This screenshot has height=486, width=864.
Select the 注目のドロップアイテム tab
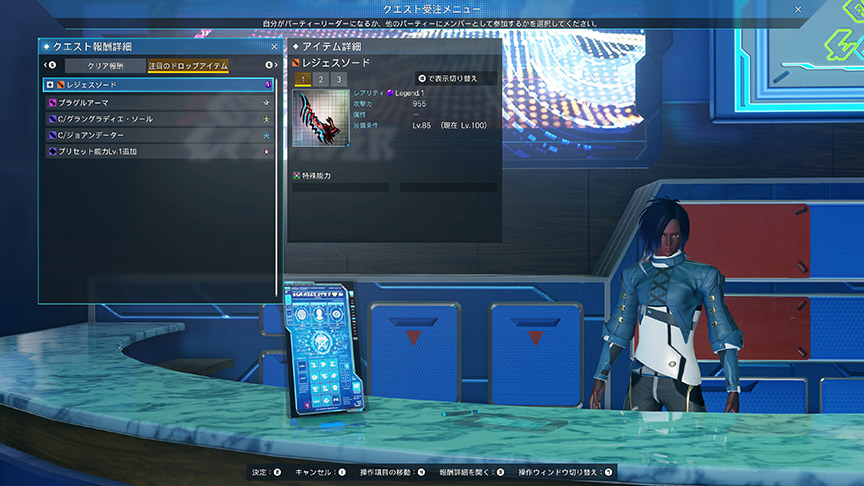click(188, 66)
